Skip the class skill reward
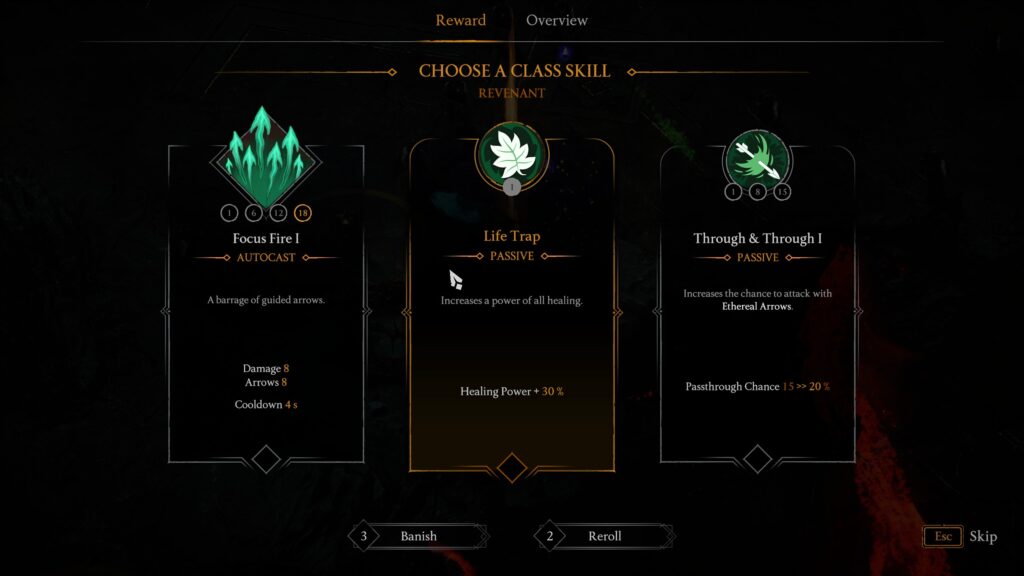The height and width of the screenshot is (576, 1024). click(960, 536)
